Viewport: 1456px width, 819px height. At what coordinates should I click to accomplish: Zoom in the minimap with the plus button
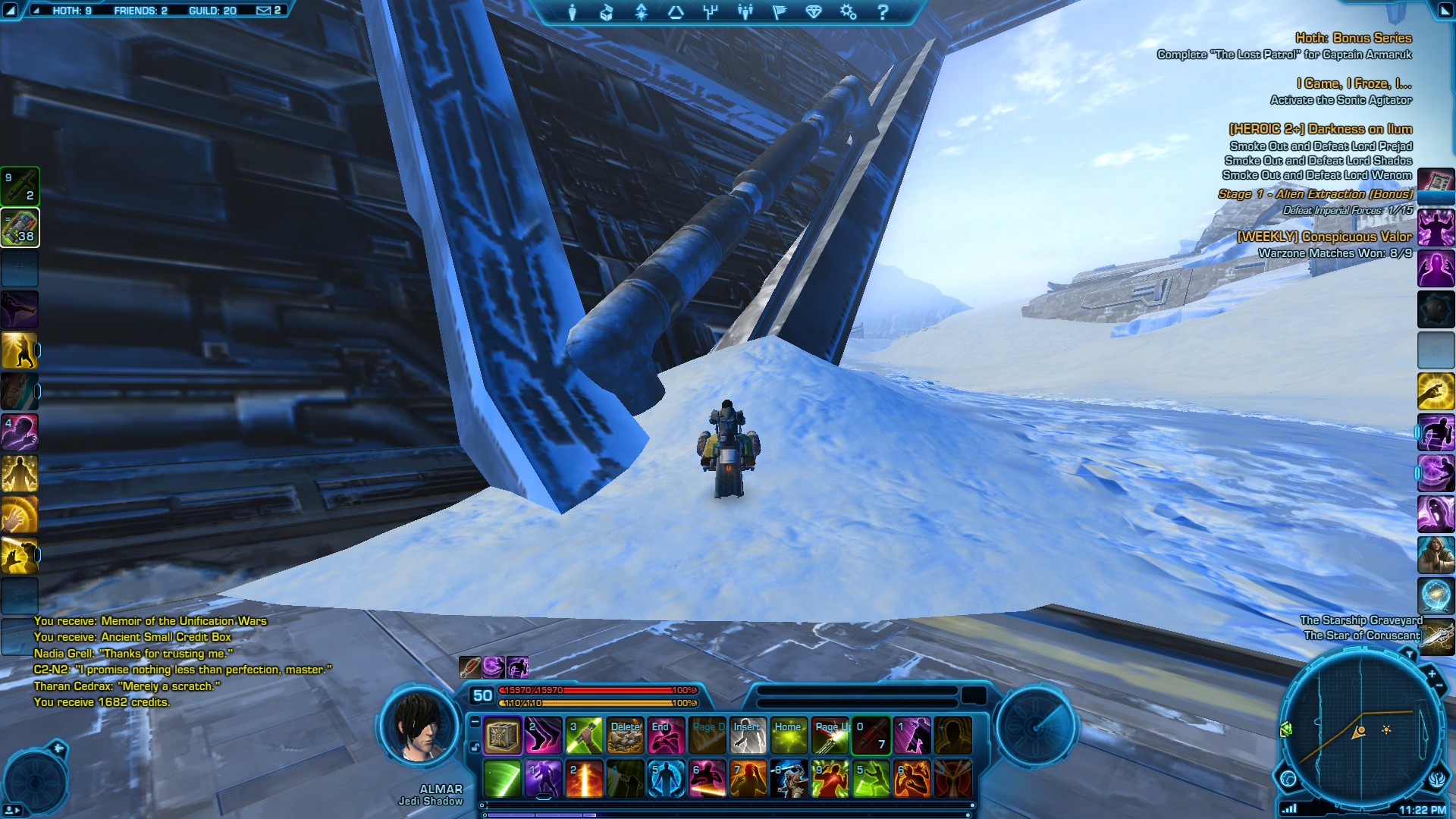pos(1431,673)
